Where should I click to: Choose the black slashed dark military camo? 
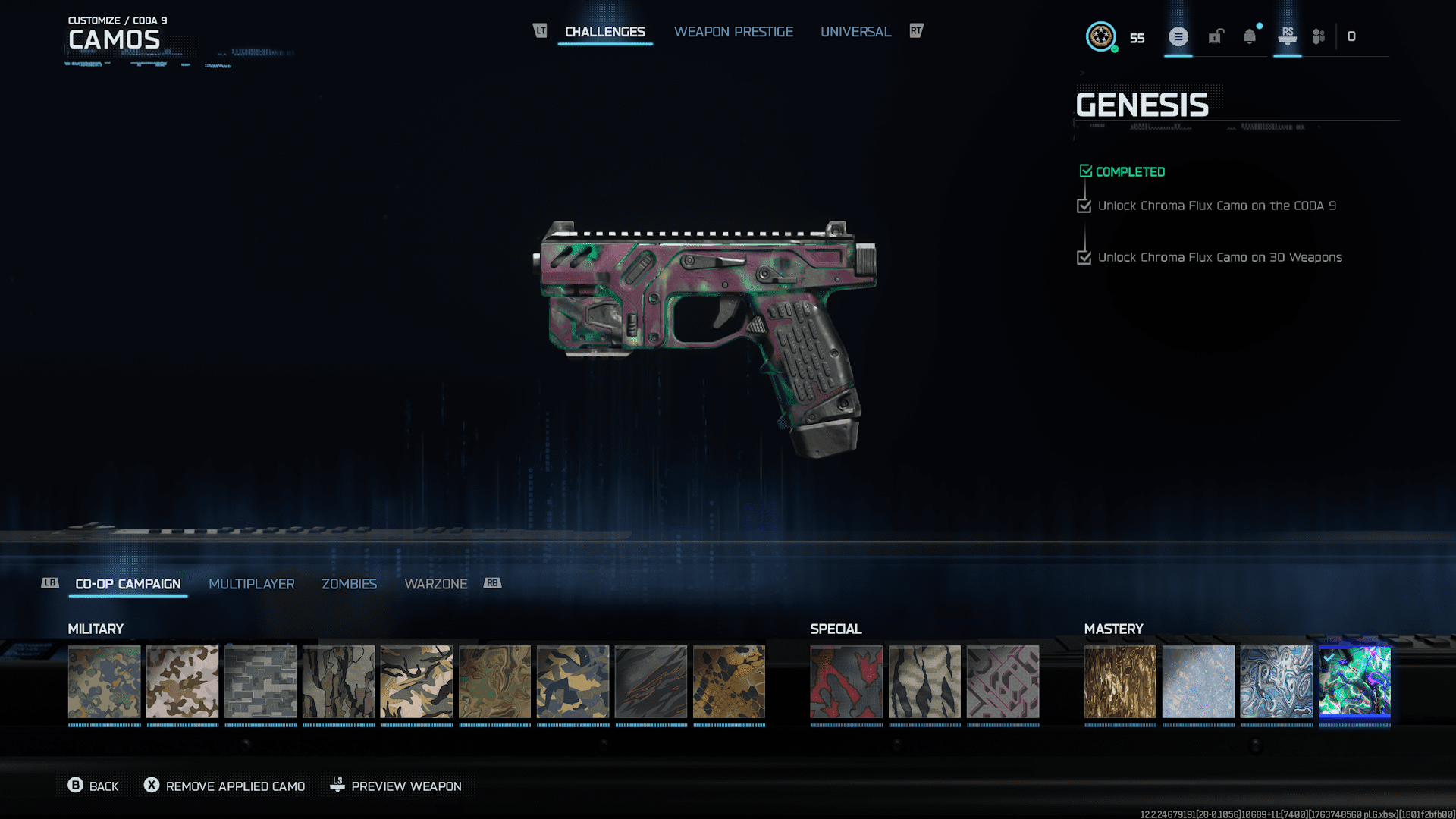(651, 681)
